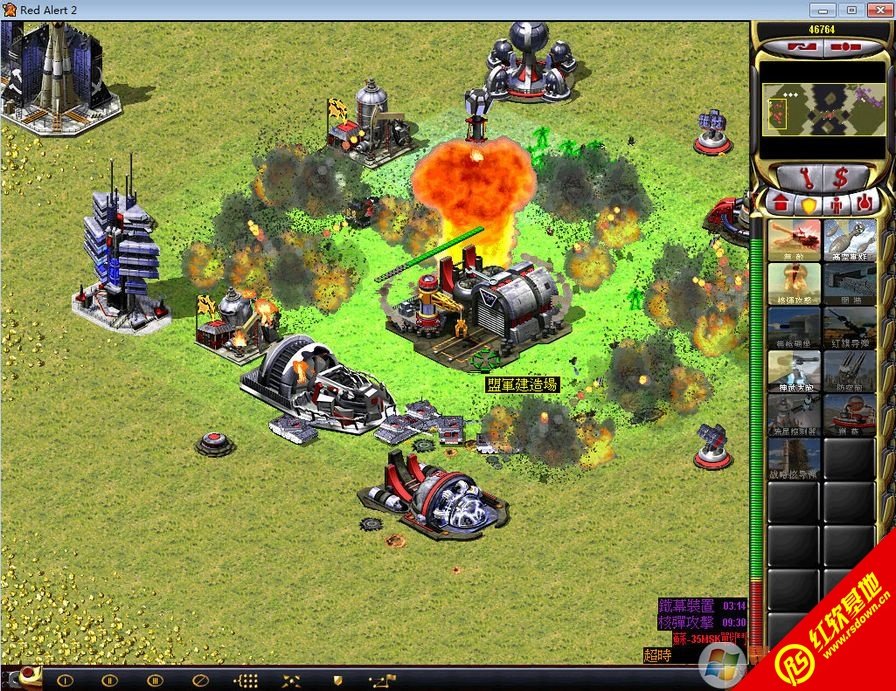Click the crossed-circle stop command

click(x=198, y=681)
